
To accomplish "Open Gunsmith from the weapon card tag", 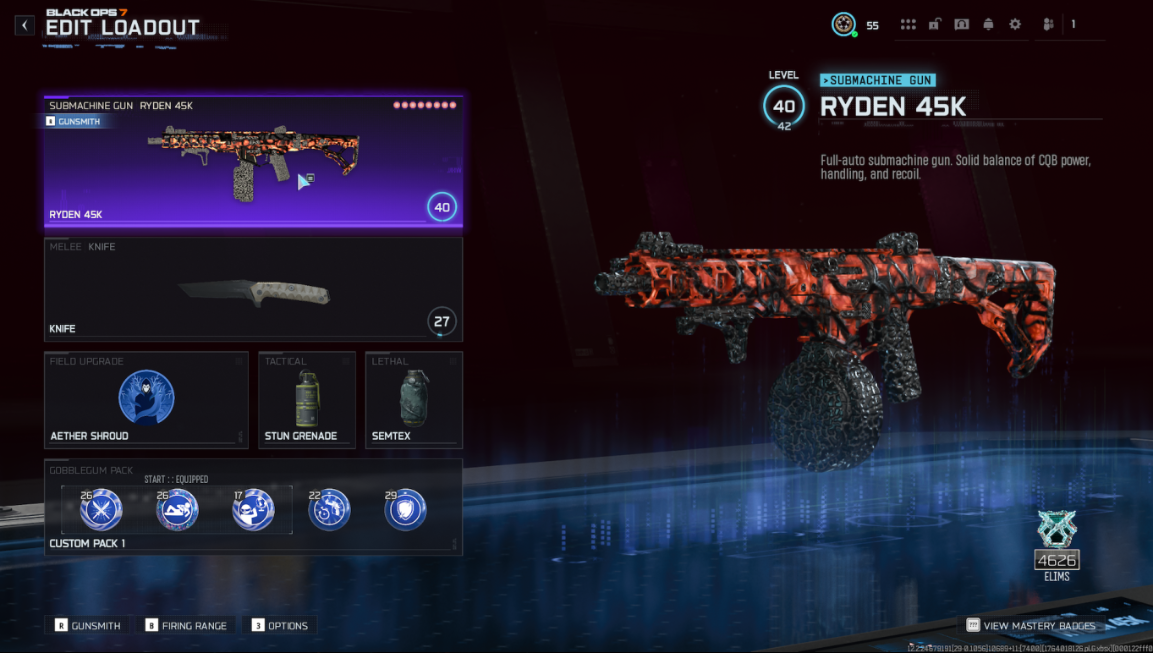I will (74, 121).
